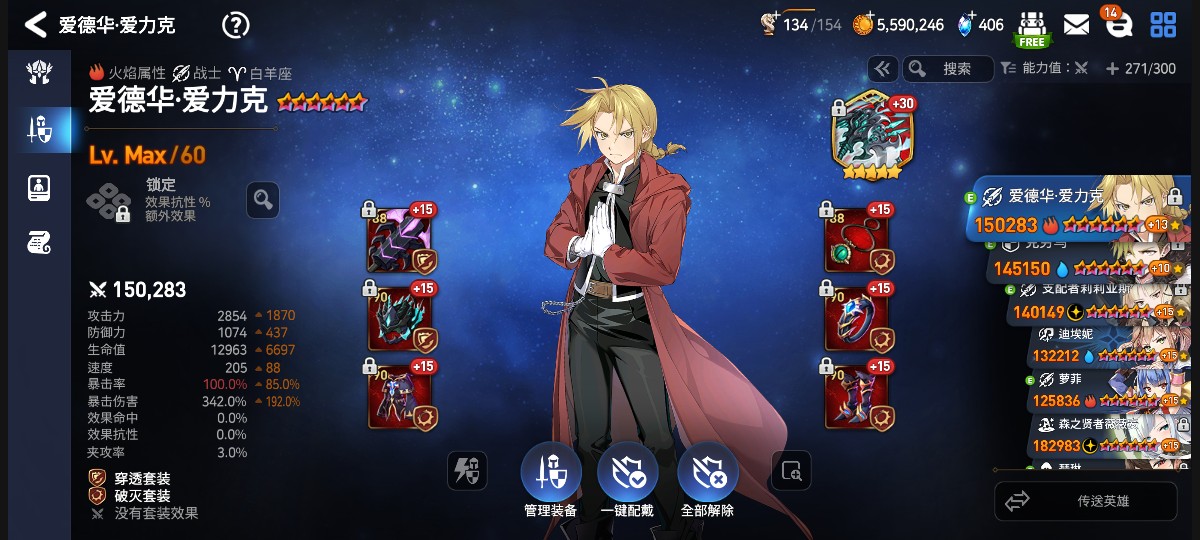Go back using the top-left arrow

click(x=36, y=24)
